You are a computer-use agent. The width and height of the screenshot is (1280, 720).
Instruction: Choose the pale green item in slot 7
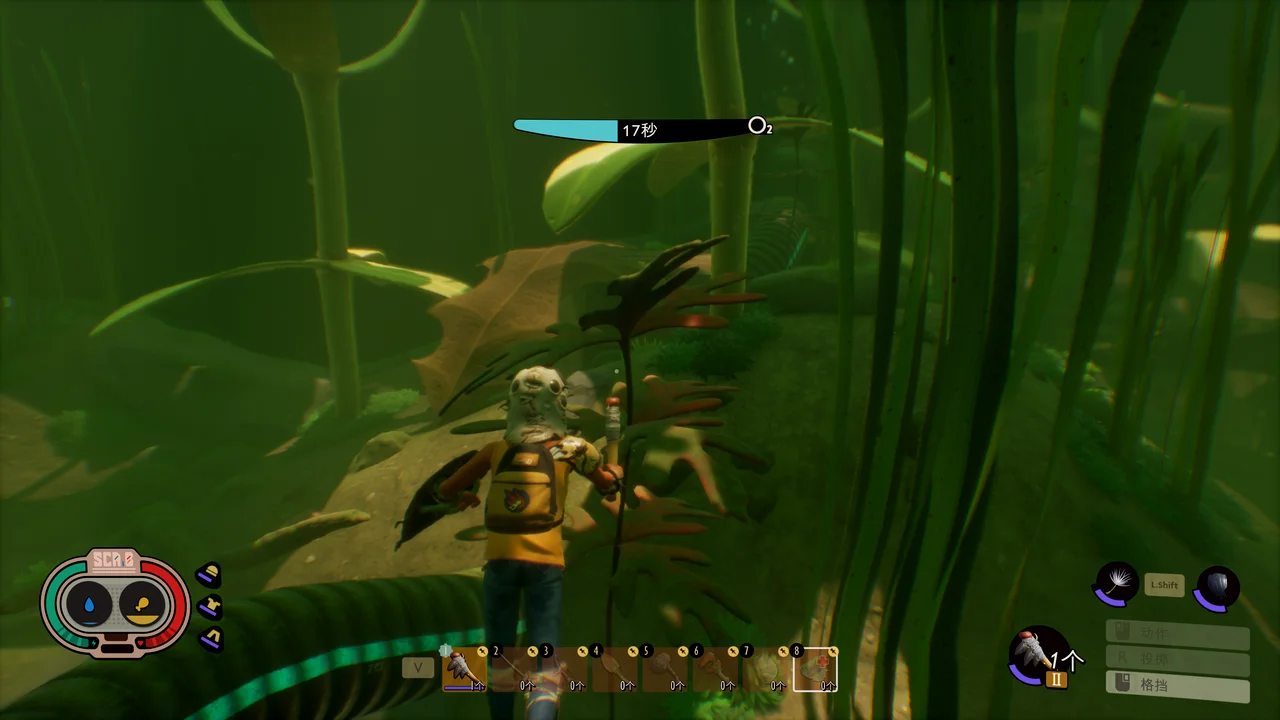[x=764, y=669]
